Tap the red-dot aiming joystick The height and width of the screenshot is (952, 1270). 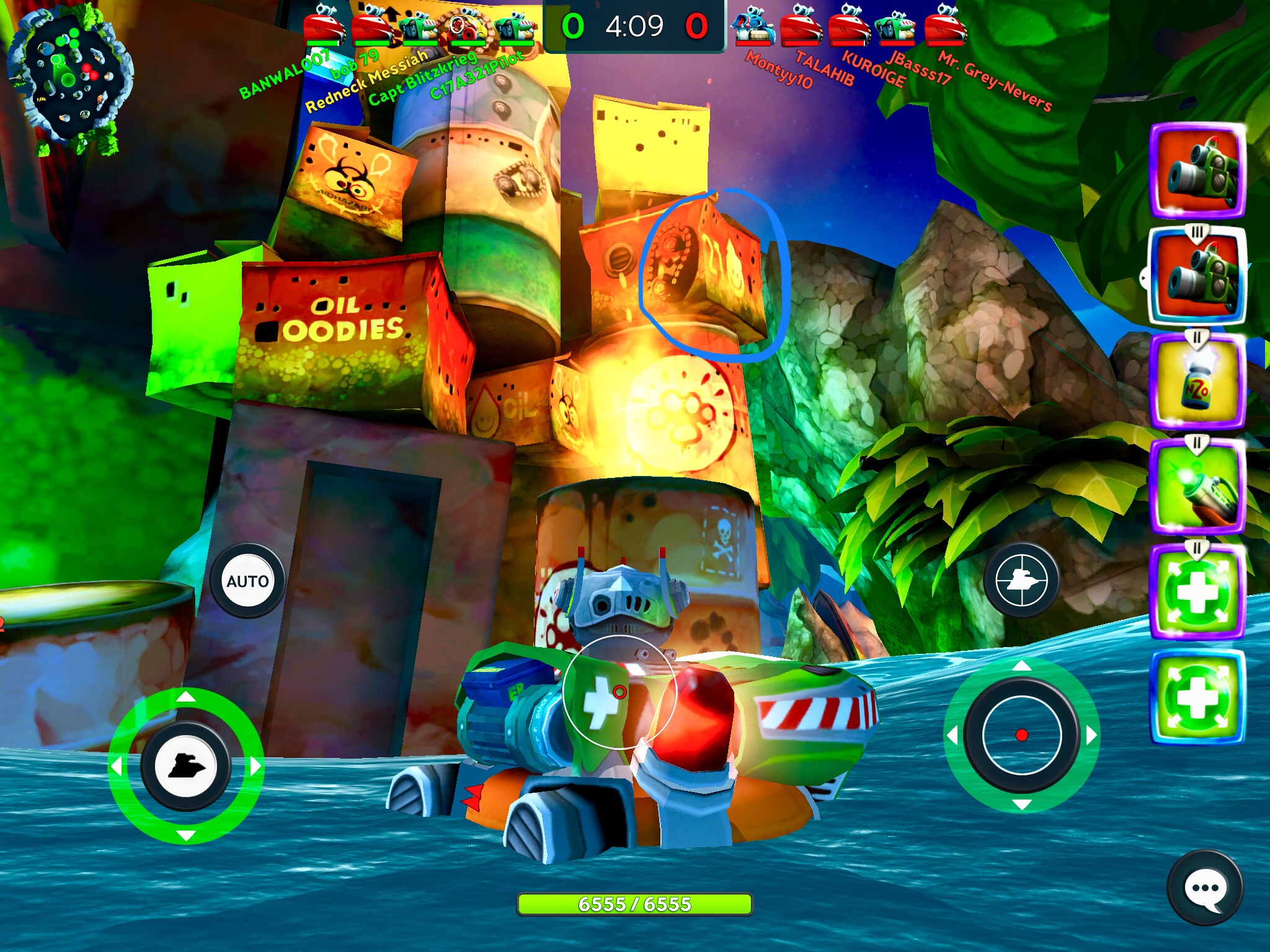click(1021, 735)
